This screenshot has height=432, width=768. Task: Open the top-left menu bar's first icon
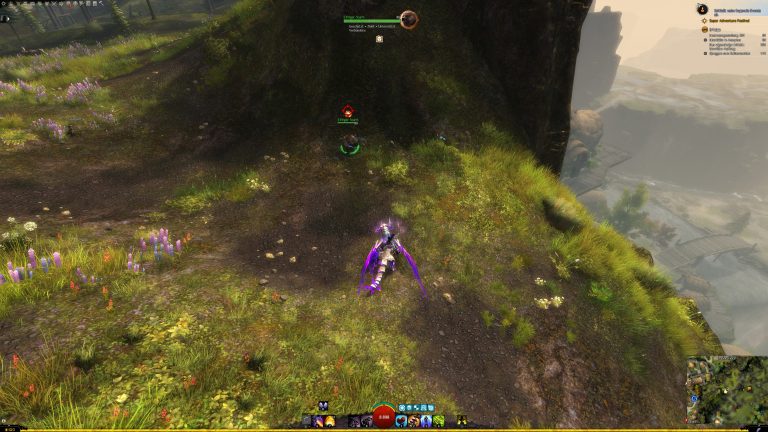coord(5,5)
